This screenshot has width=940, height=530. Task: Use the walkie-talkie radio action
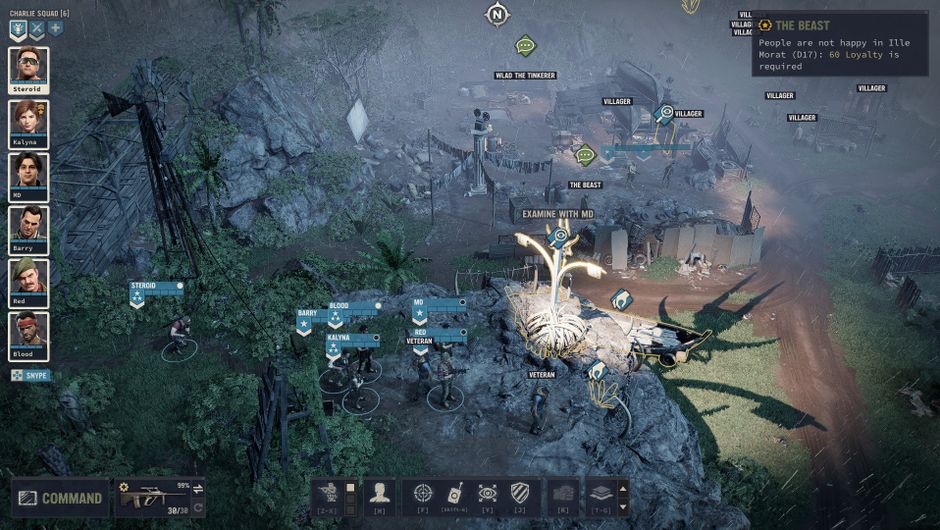coord(455,493)
